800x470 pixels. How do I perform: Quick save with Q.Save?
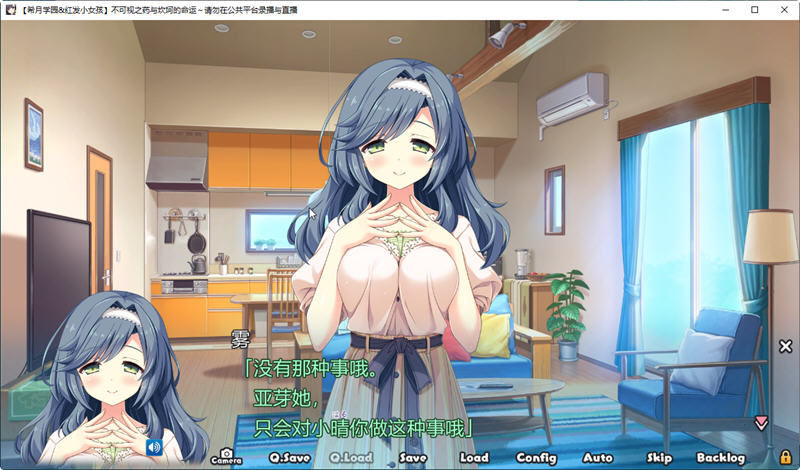tap(288, 457)
